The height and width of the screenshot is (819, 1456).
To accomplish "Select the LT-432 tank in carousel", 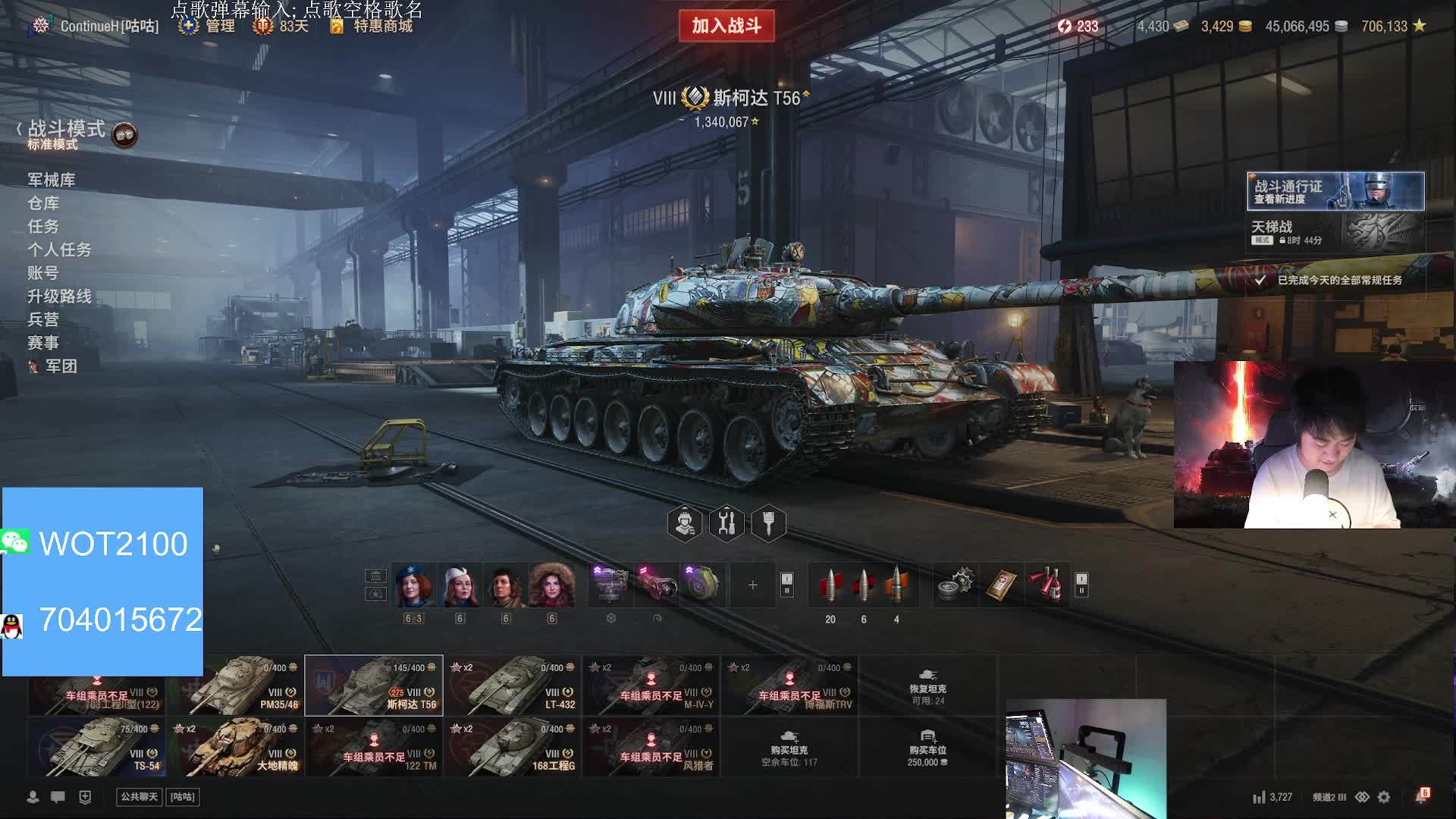I will tap(513, 686).
